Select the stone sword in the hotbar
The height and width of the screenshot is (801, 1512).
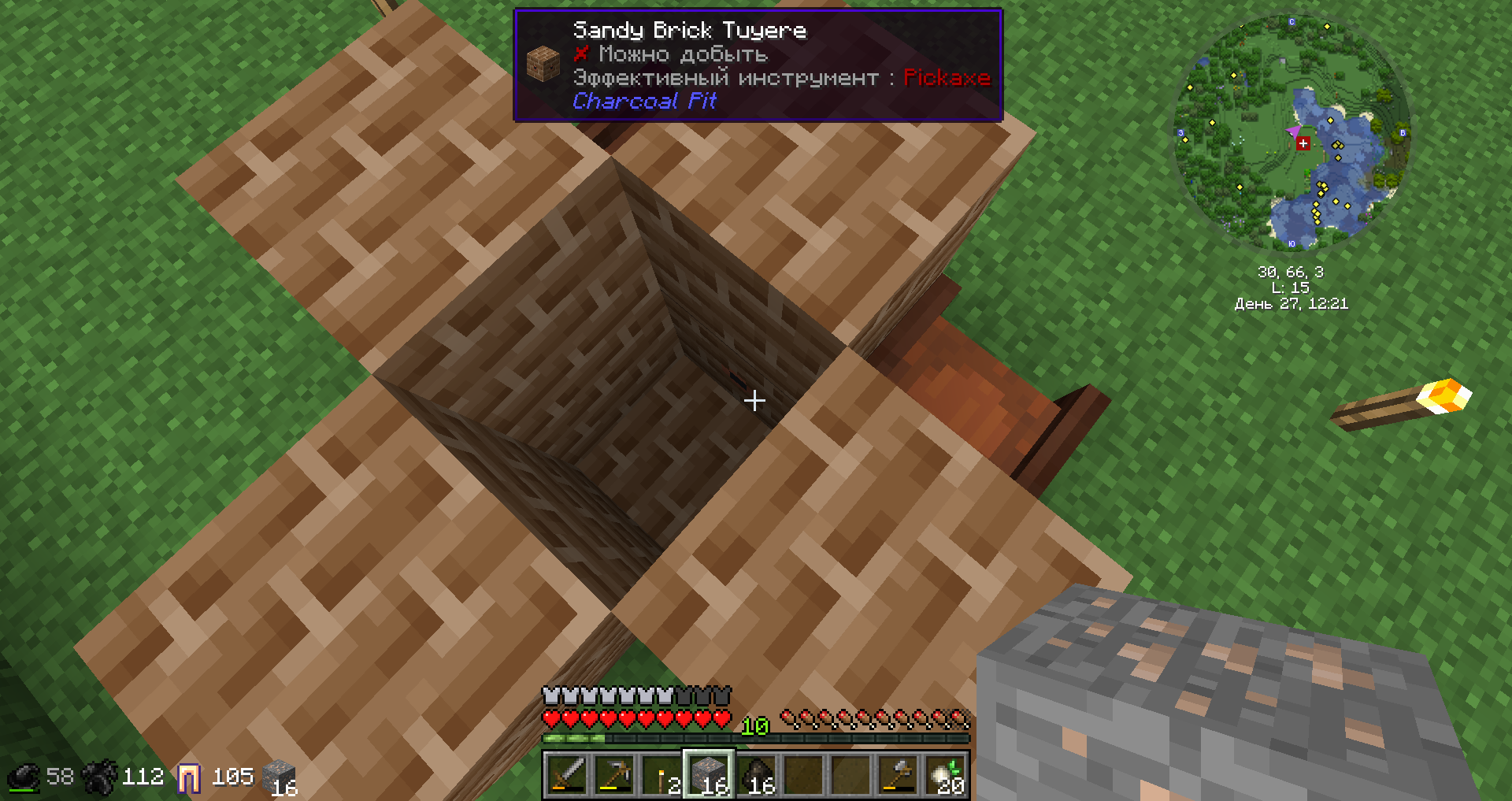567,776
